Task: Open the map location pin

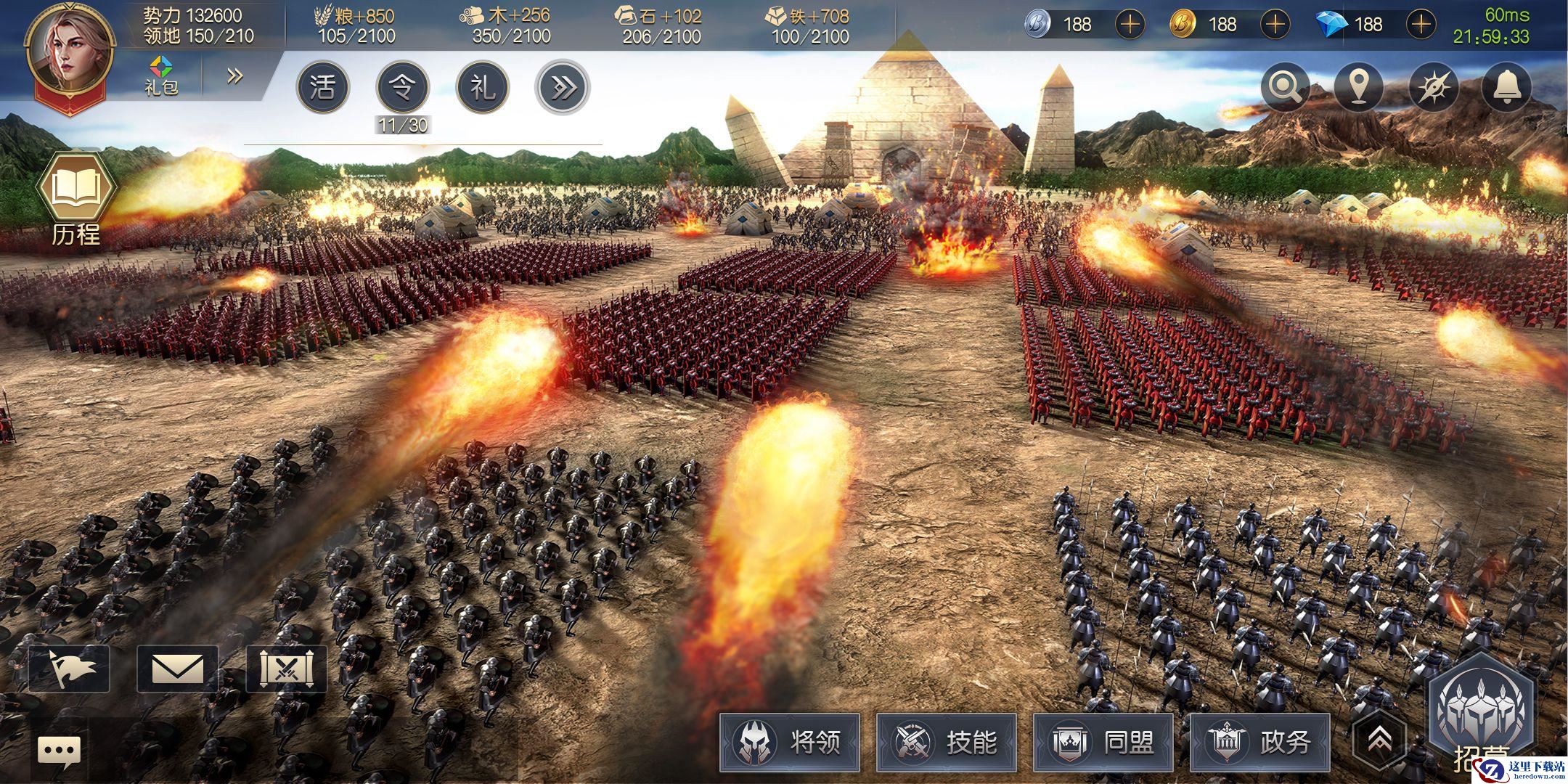Action: click(x=1359, y=88)
